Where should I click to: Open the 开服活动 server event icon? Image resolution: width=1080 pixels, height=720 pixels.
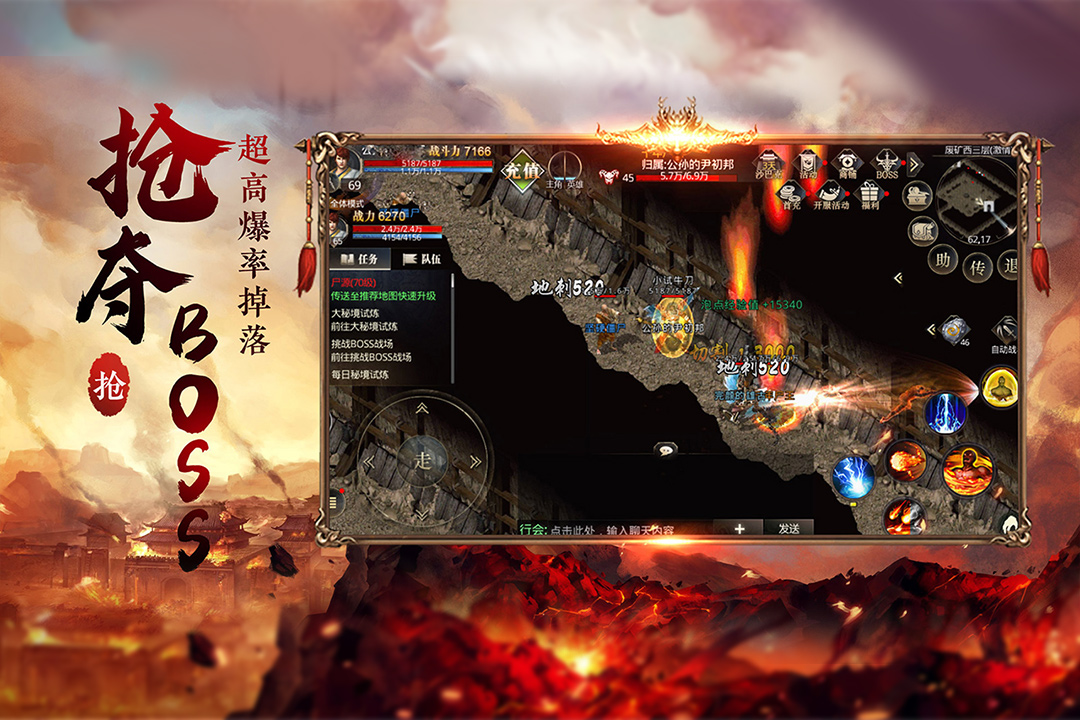coord(829,195)
